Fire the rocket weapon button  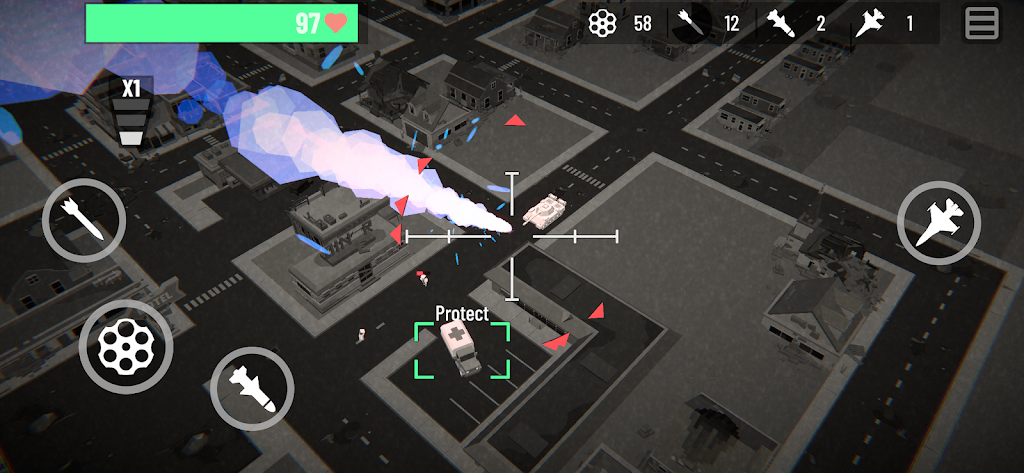84,220
